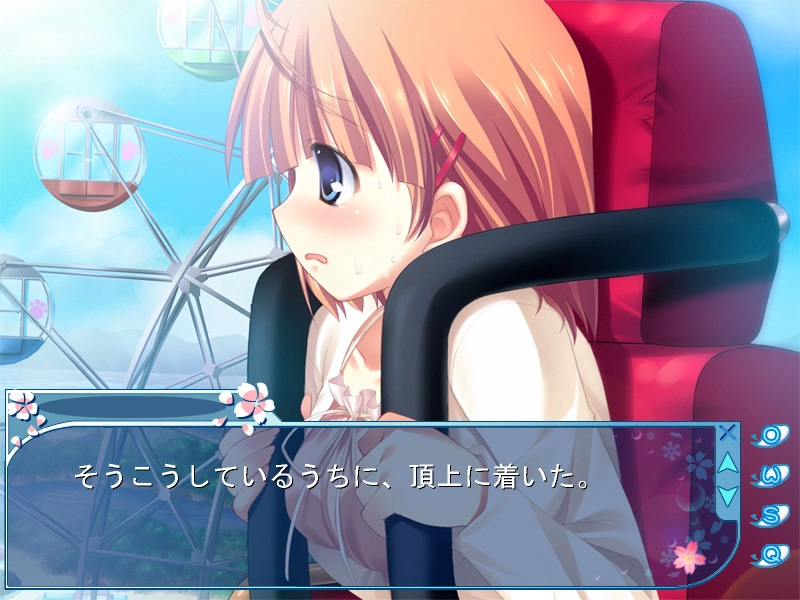Select the winged O button
This screenshot has height=600, width=800.
[773, 435]
